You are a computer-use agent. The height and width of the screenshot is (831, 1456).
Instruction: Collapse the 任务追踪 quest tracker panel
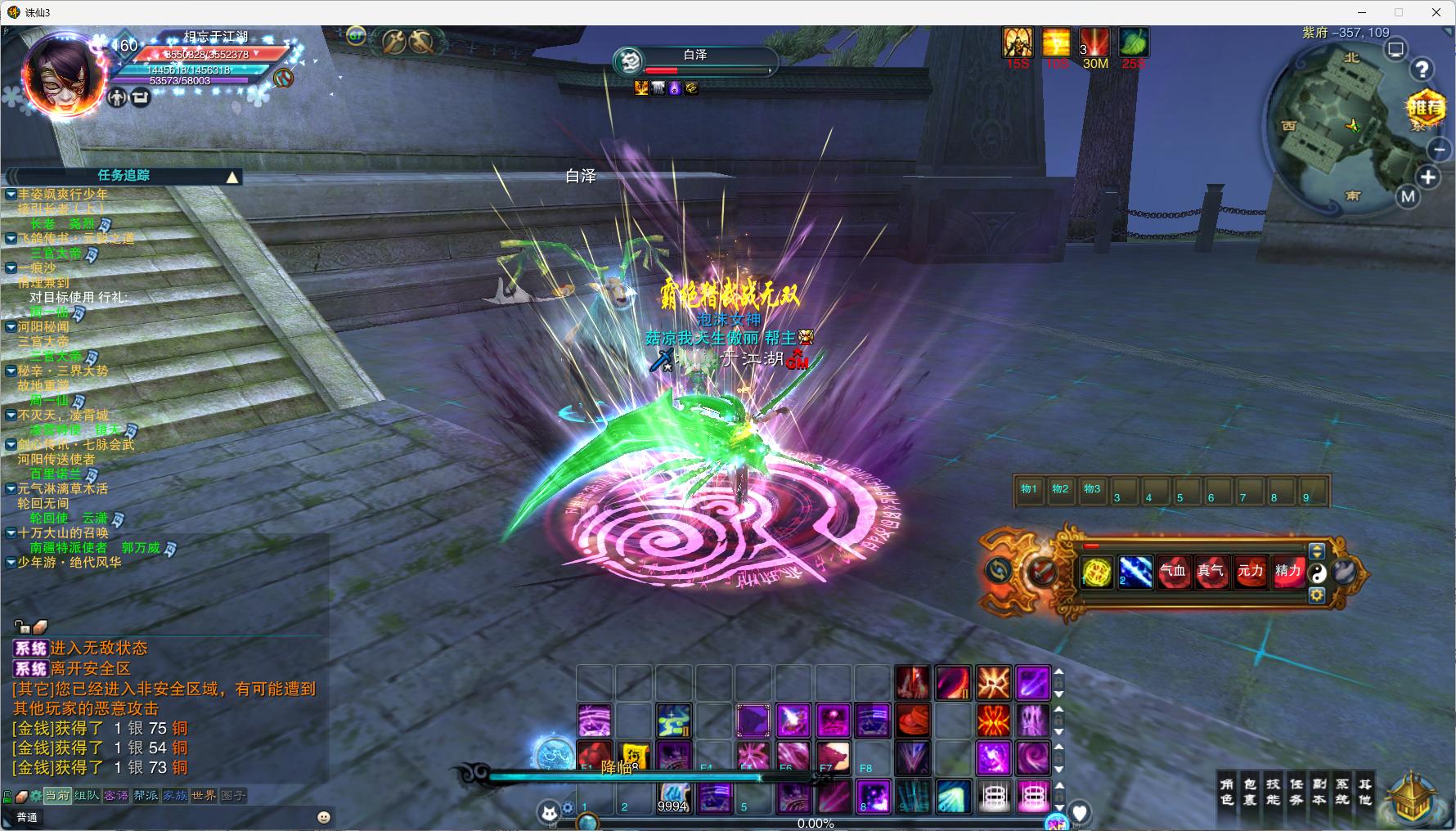[232, 177]
